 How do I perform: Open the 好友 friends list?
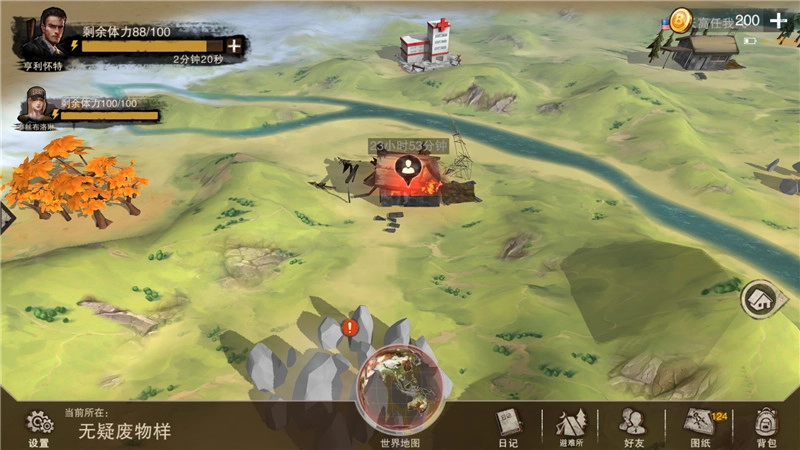click(631, 424)
